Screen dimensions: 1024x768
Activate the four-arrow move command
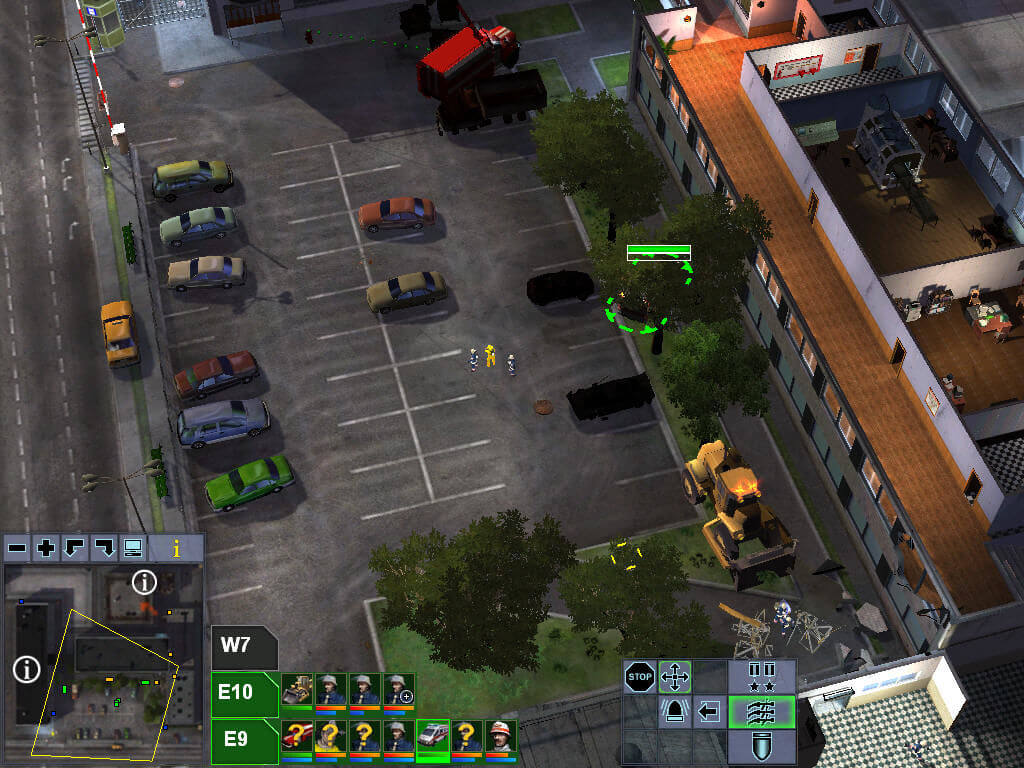(676, 677)
